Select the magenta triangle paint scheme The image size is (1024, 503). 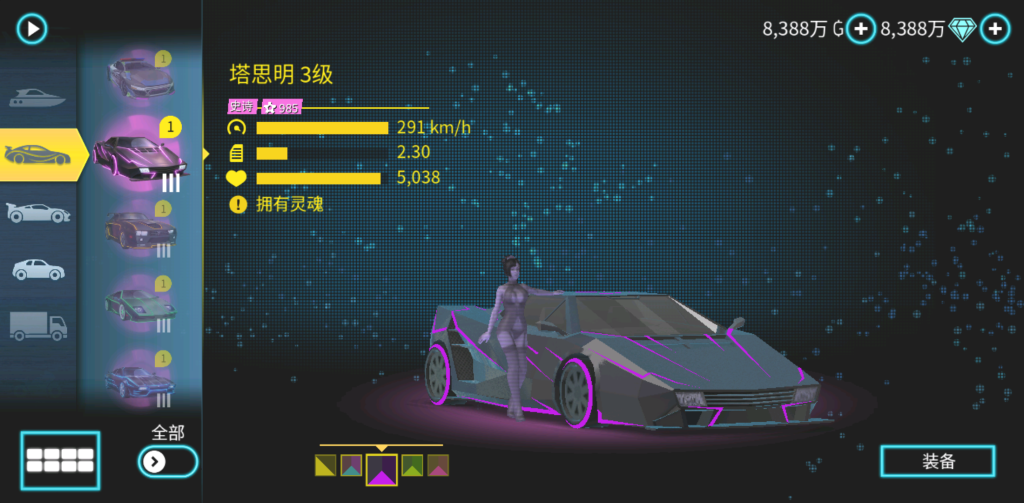click(381, 468)
